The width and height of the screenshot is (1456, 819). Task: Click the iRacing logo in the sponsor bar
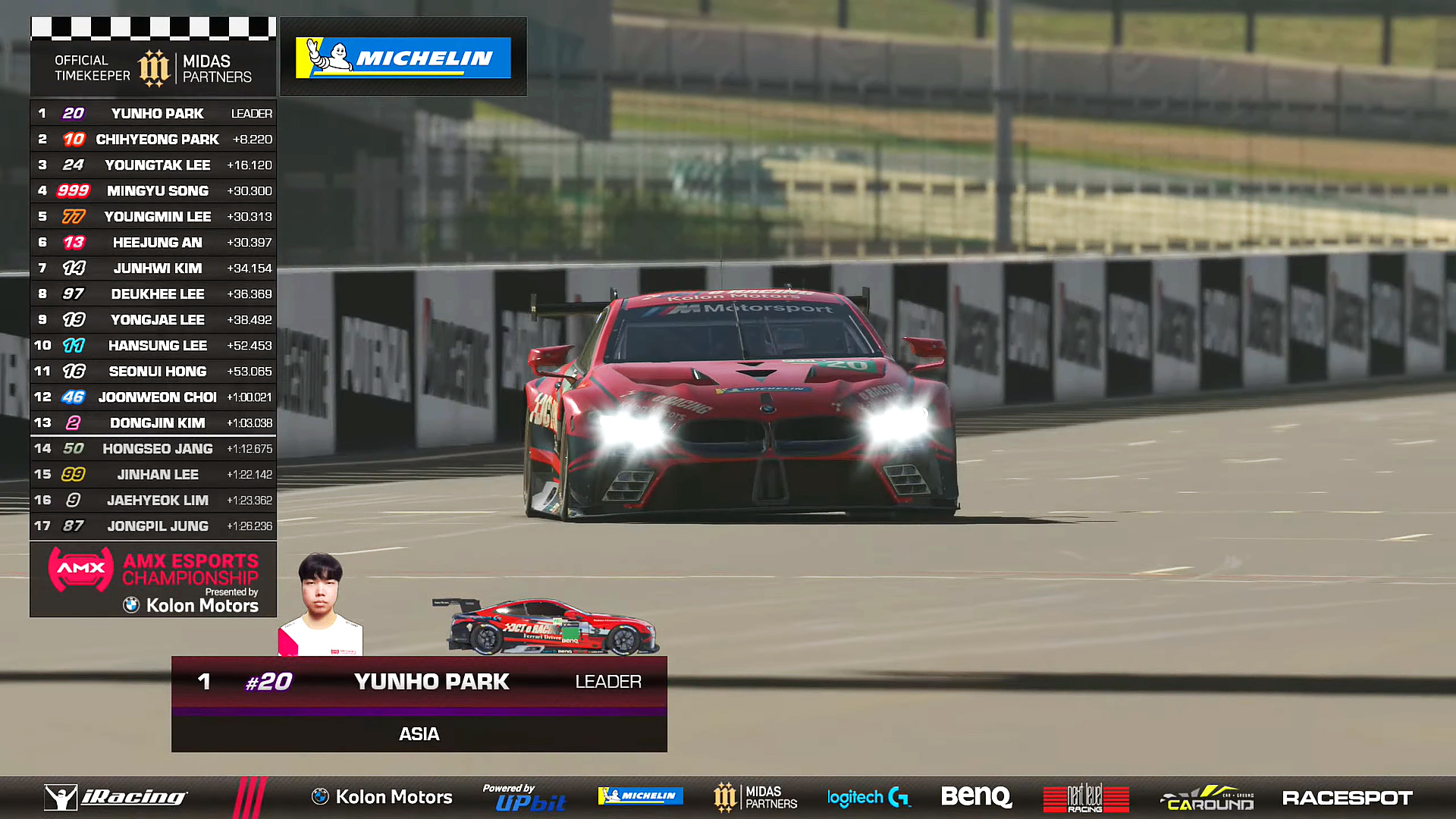[116, 797]
